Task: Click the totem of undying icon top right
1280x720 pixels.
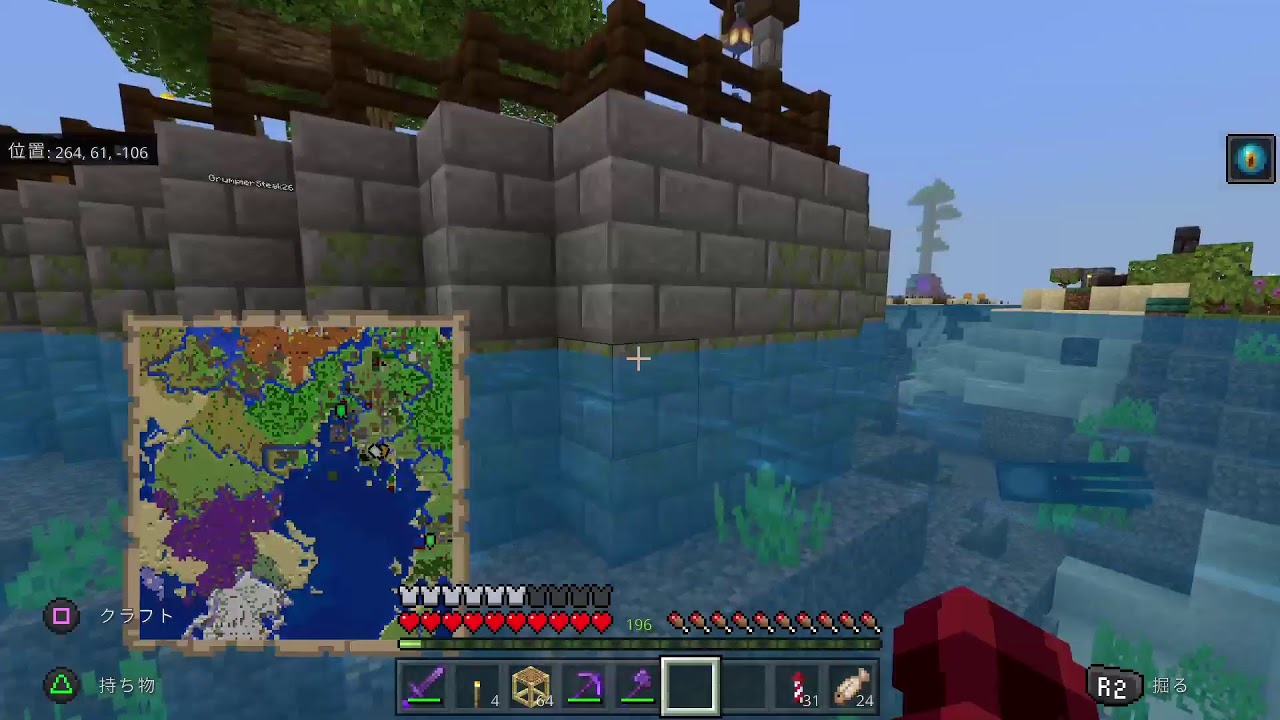Action: [x=1249, y=157]
